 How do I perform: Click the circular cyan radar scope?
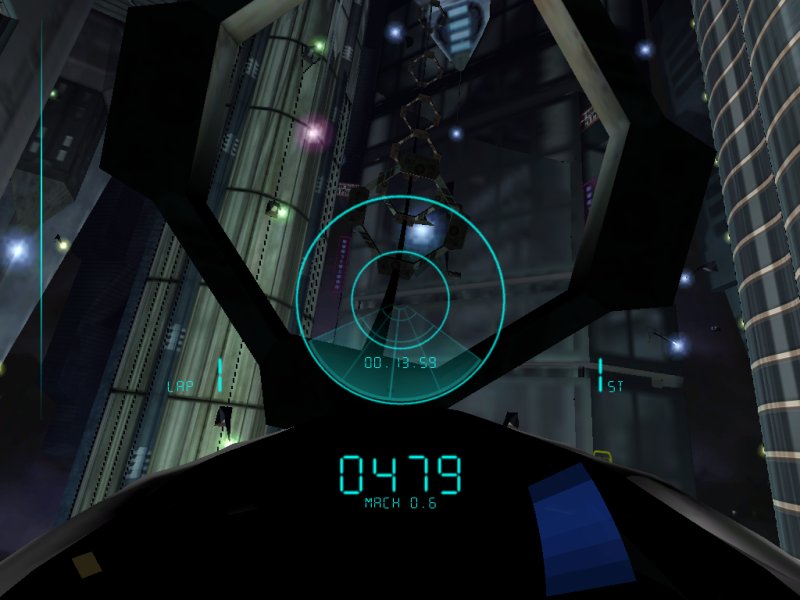(399, 298)
